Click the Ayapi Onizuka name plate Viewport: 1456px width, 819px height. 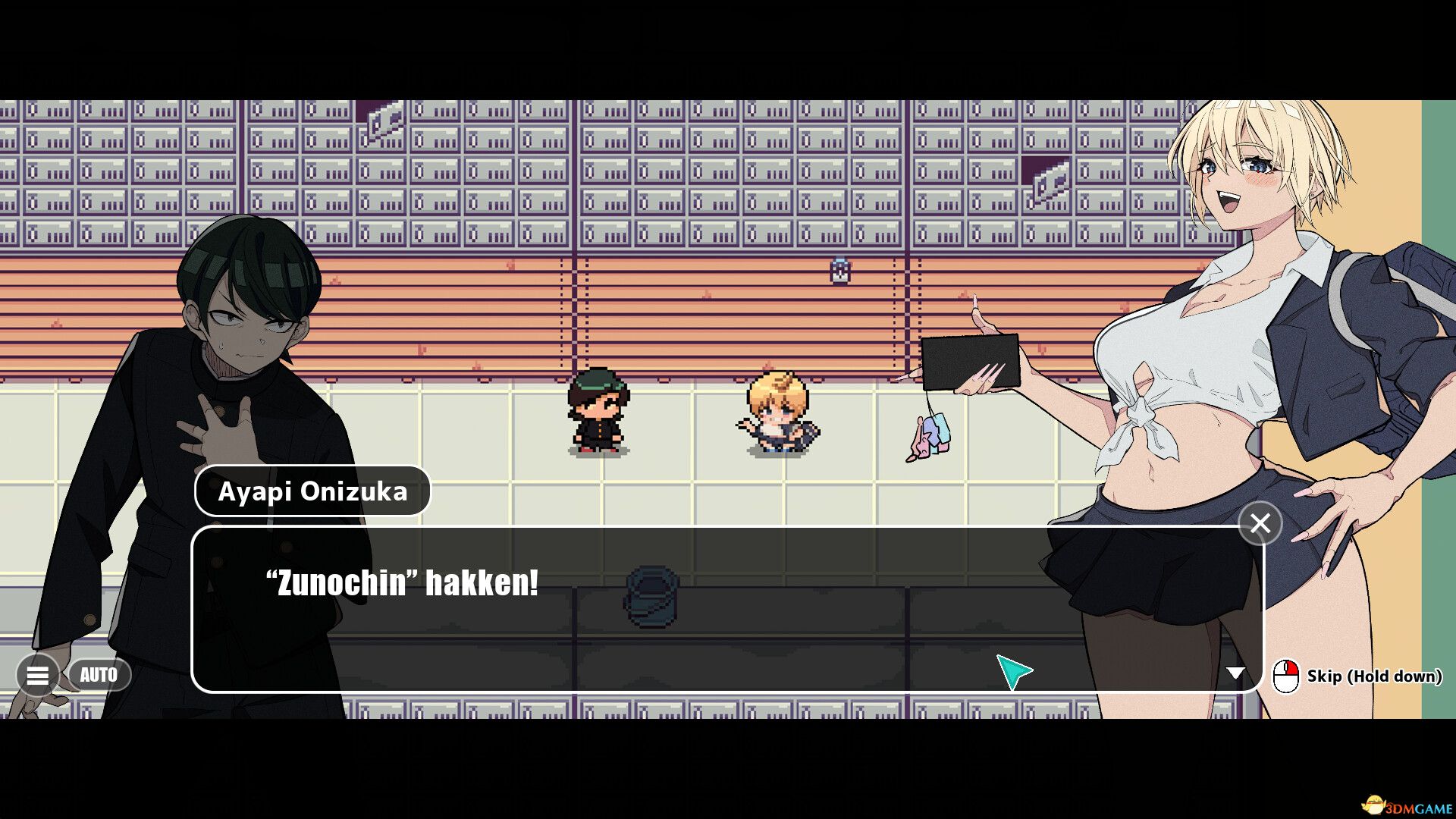(x=312, y=491)
